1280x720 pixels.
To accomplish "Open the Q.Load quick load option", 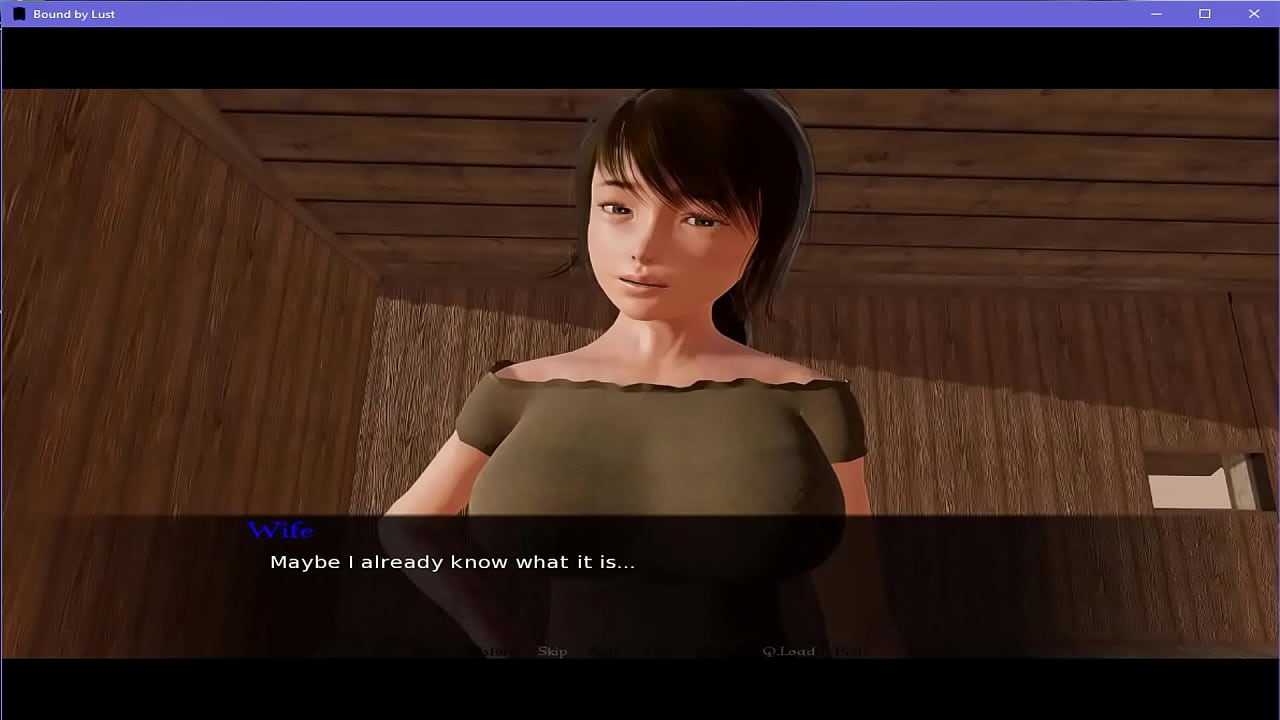I will tap(788, 651).
